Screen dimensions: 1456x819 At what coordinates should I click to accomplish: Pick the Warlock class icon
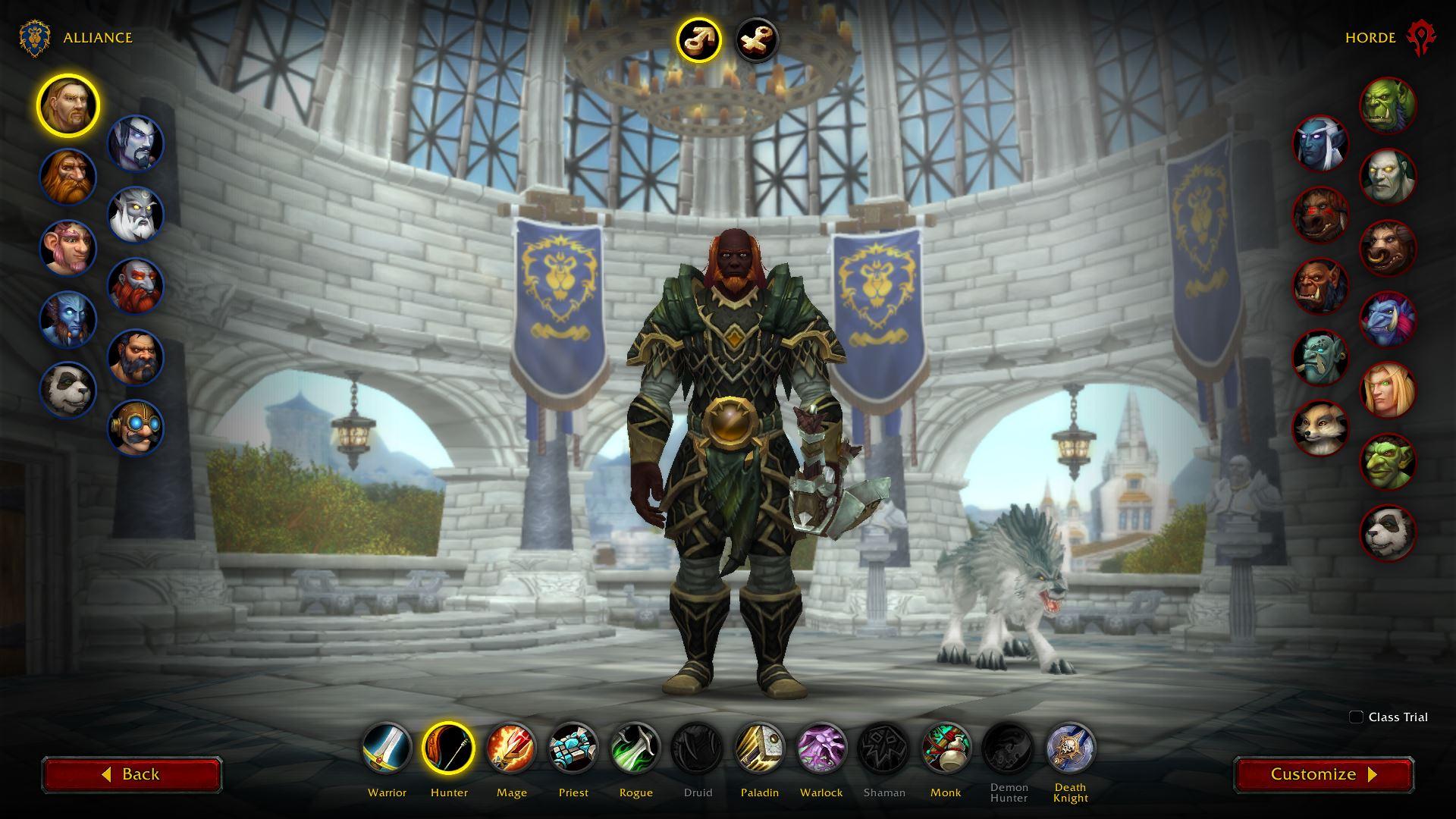click(821, 748)
